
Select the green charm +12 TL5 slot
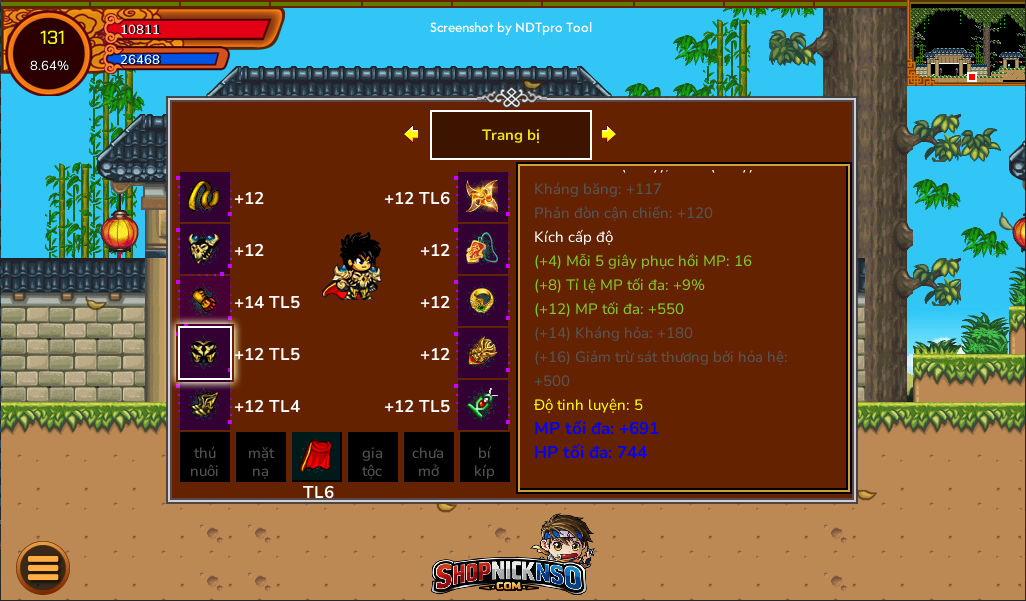[483, 405]
